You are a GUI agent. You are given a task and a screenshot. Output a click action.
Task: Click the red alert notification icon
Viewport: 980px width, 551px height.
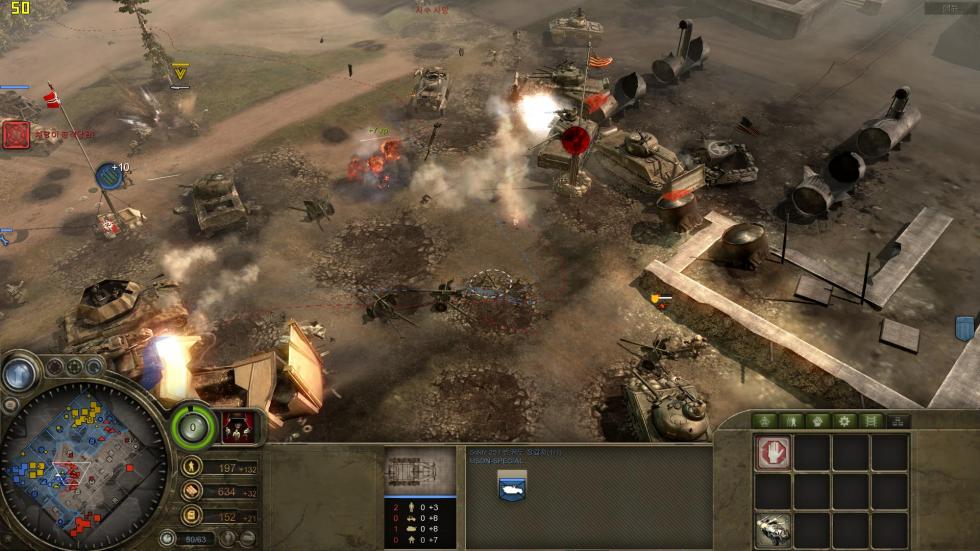pyautogui.click(x=15, y=134)
